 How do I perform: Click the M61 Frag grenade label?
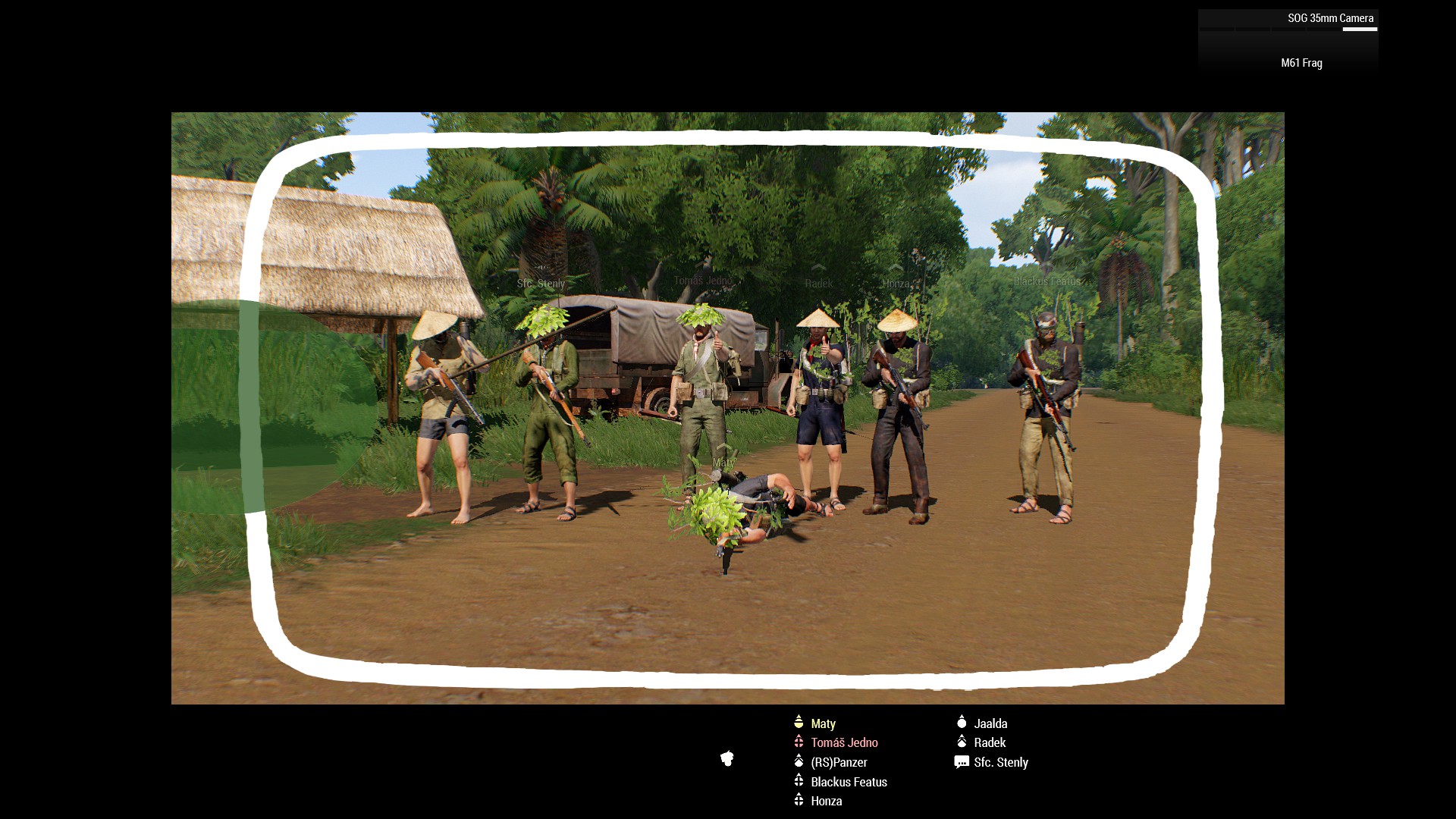pyautogui.click(x=1301, y=63)
